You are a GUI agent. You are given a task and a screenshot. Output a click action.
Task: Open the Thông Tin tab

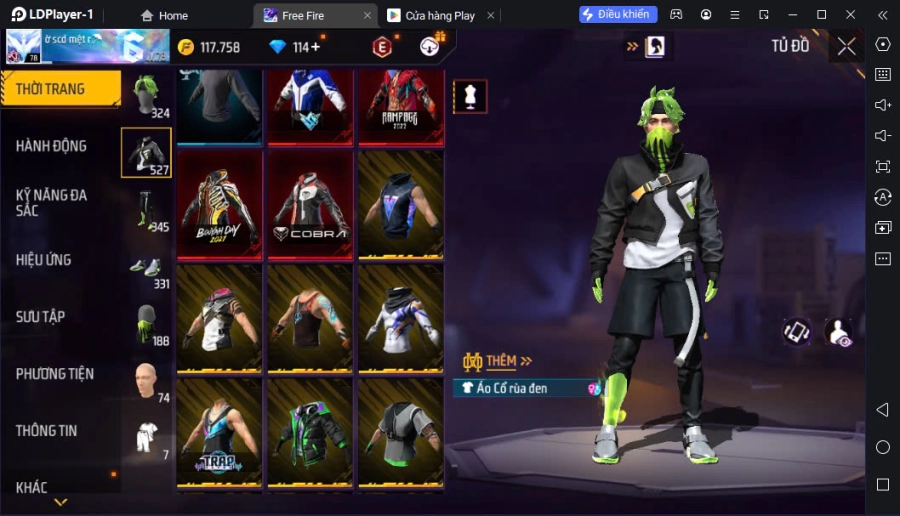(x=47, y=431)
